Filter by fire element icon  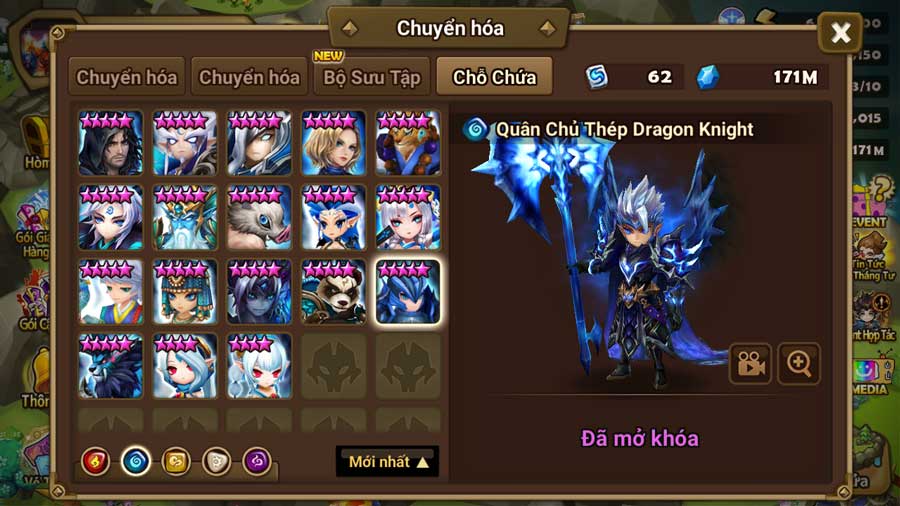click(95, 461)
